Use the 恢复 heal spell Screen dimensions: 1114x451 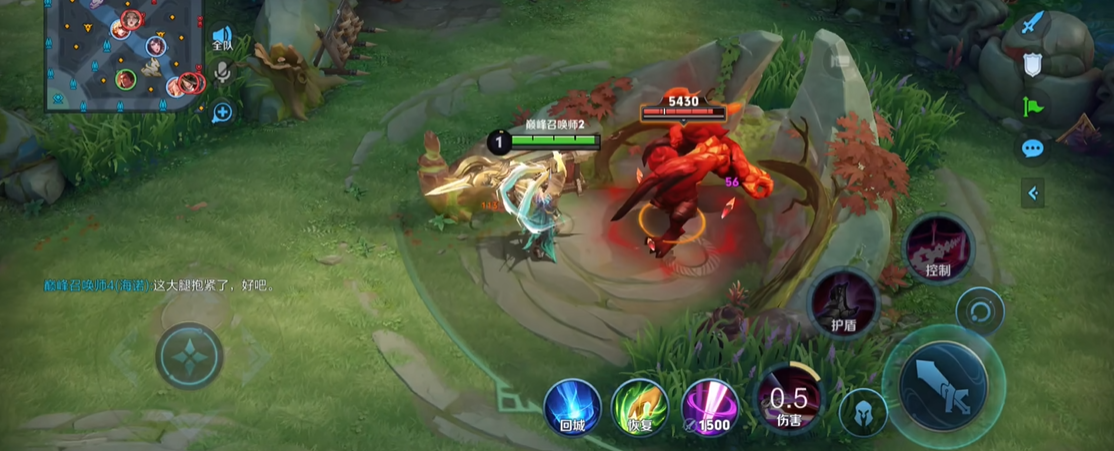click(x=640, y=407)
